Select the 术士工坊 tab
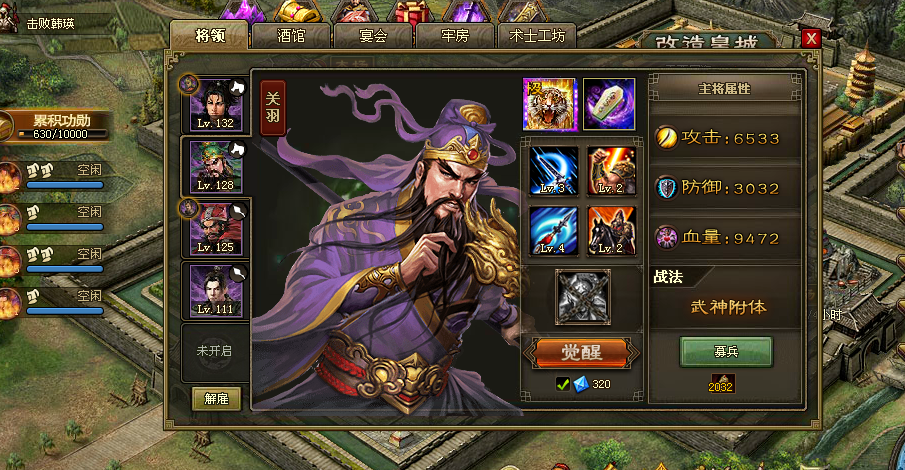The image size is (905, 470). click(537, 36)
